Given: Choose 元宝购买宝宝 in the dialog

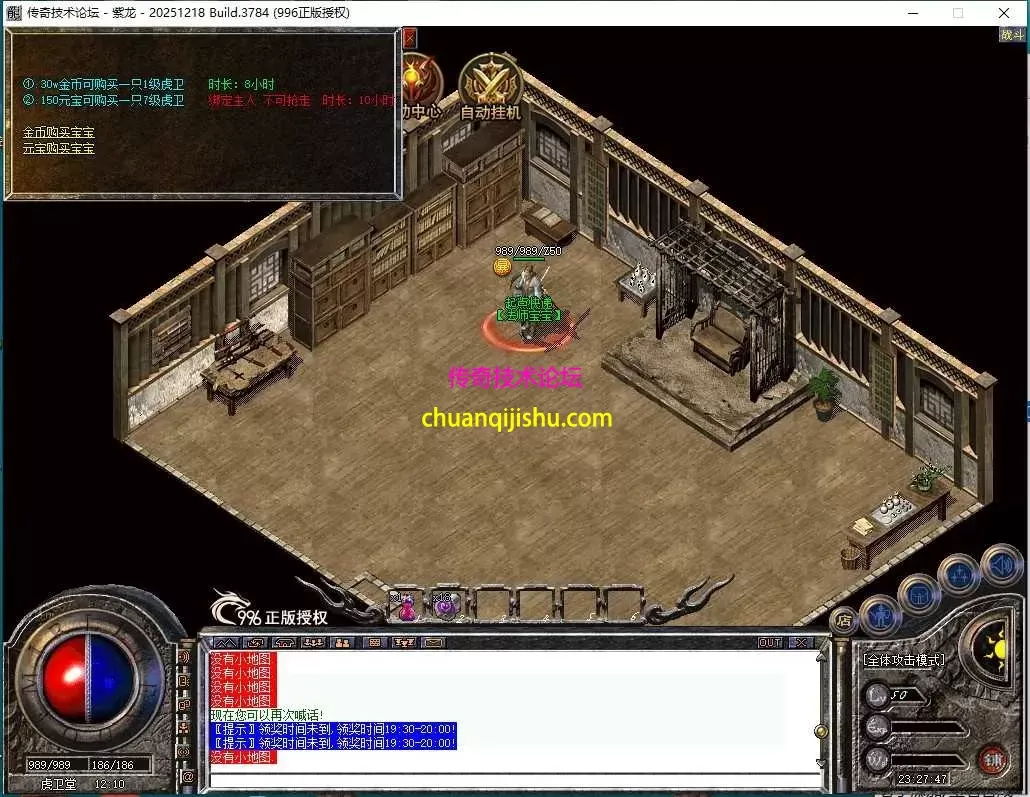Looking at the screenshot, I should click(58, 148).
